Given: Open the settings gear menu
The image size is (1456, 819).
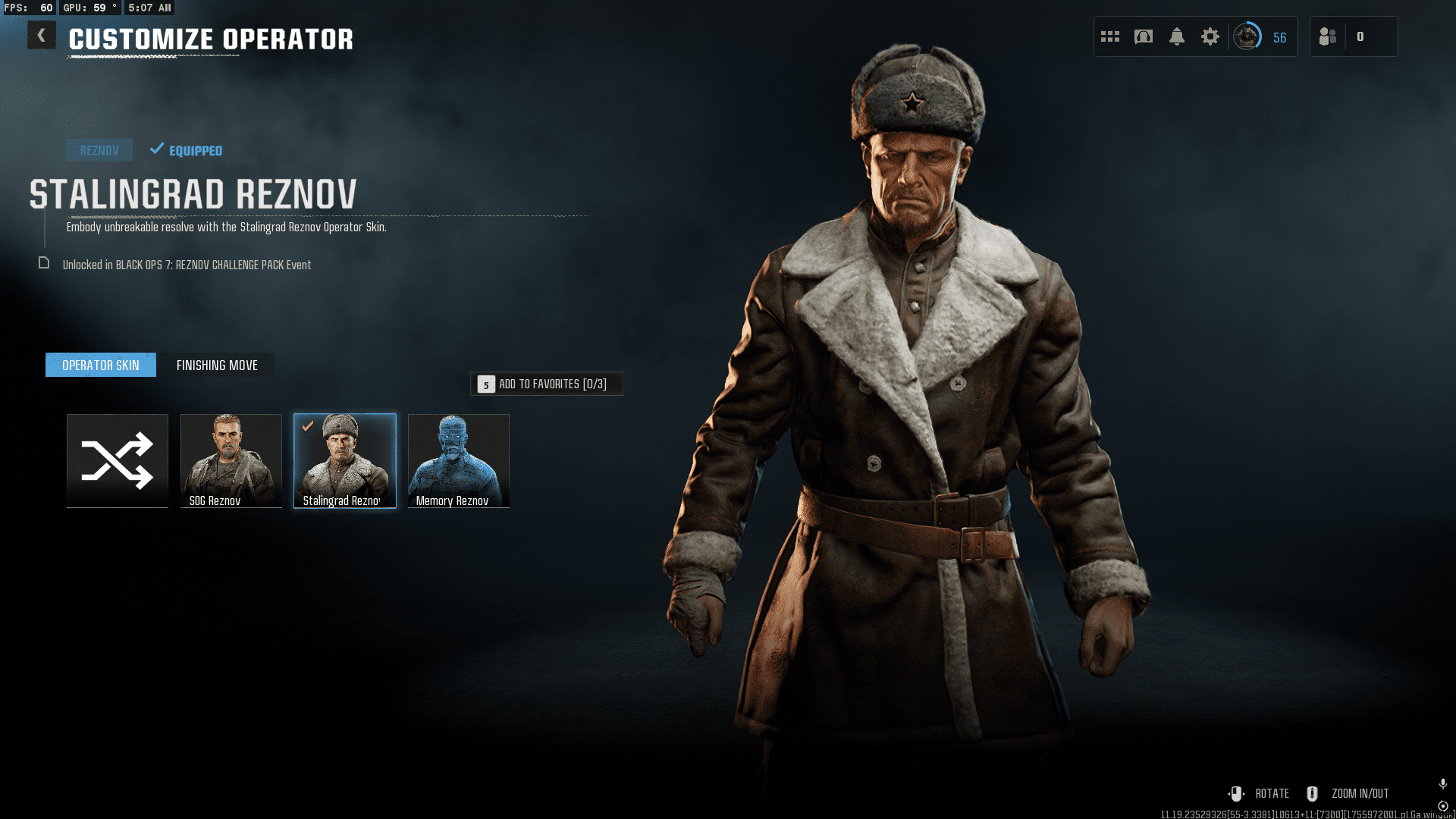Looking at the screenshot, I should [x=1210, y=36].
